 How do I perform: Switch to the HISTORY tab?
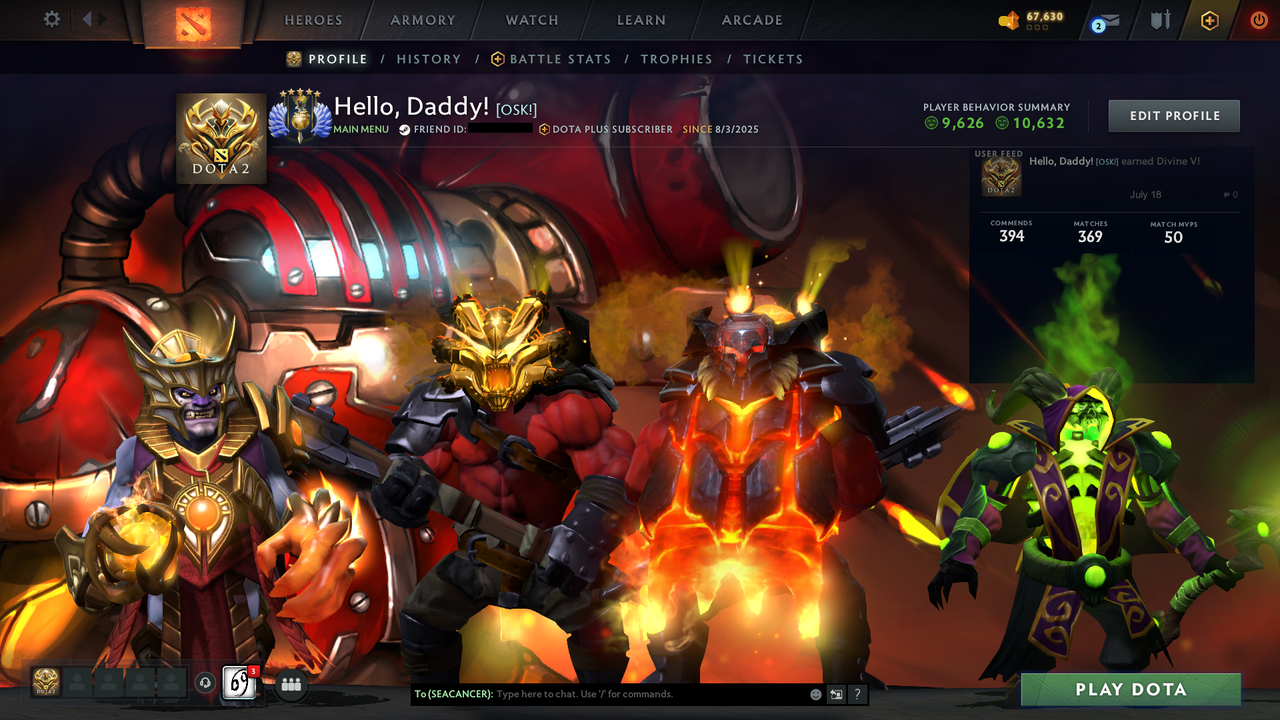[x=428, y=59]
